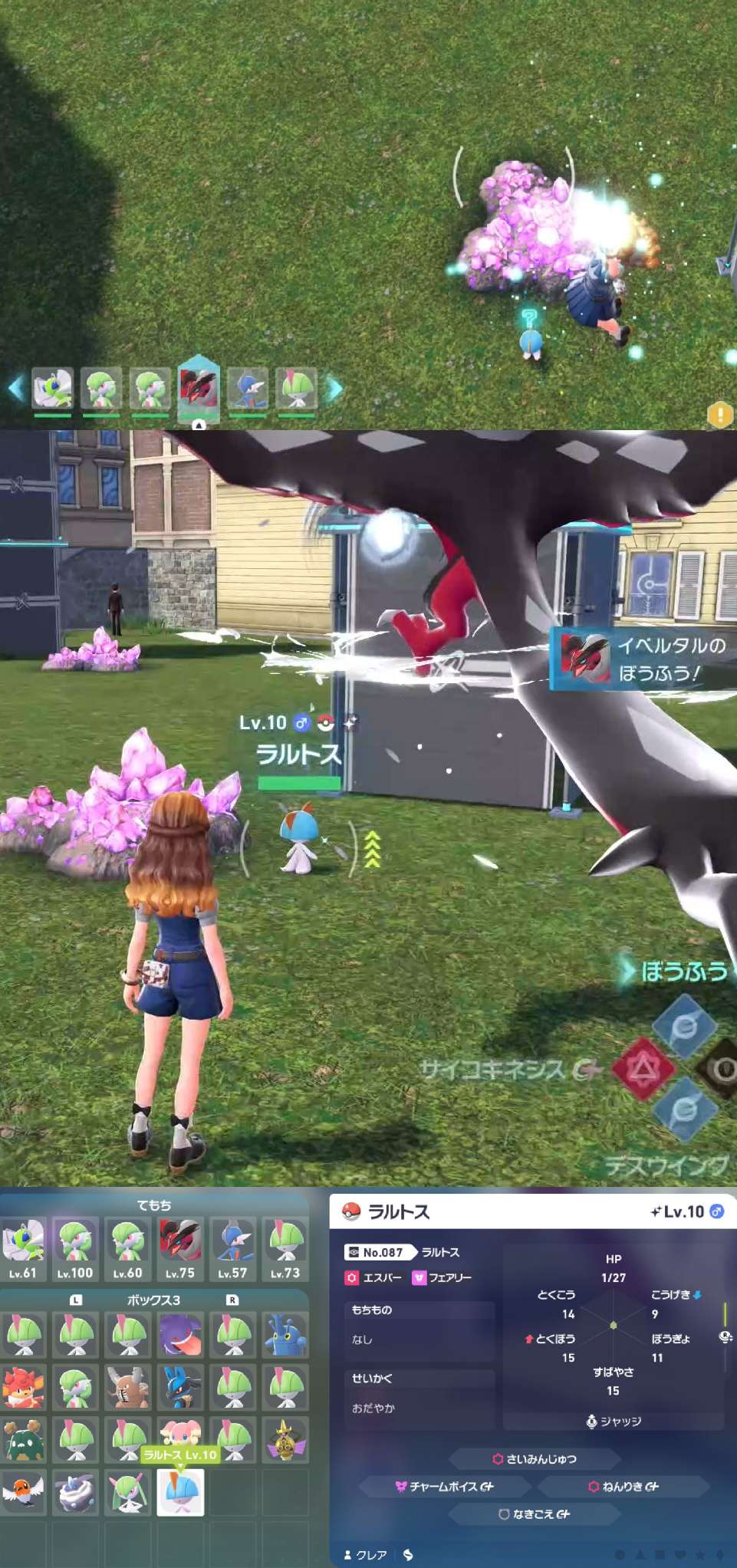Click the right arrow of the party bar

click(334, 389)
